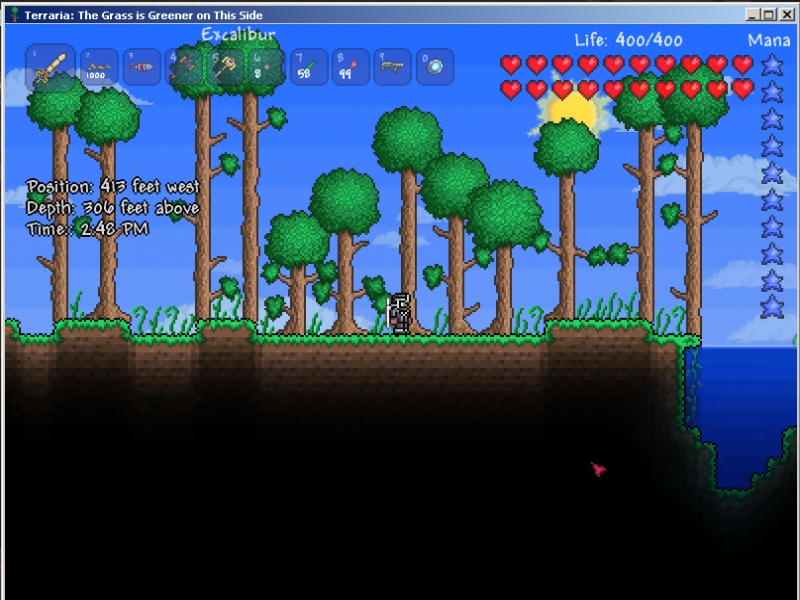Select the hotbar slot with 1000 stack
The width and height of the screenshot is (800, 600).
[99, 68]
